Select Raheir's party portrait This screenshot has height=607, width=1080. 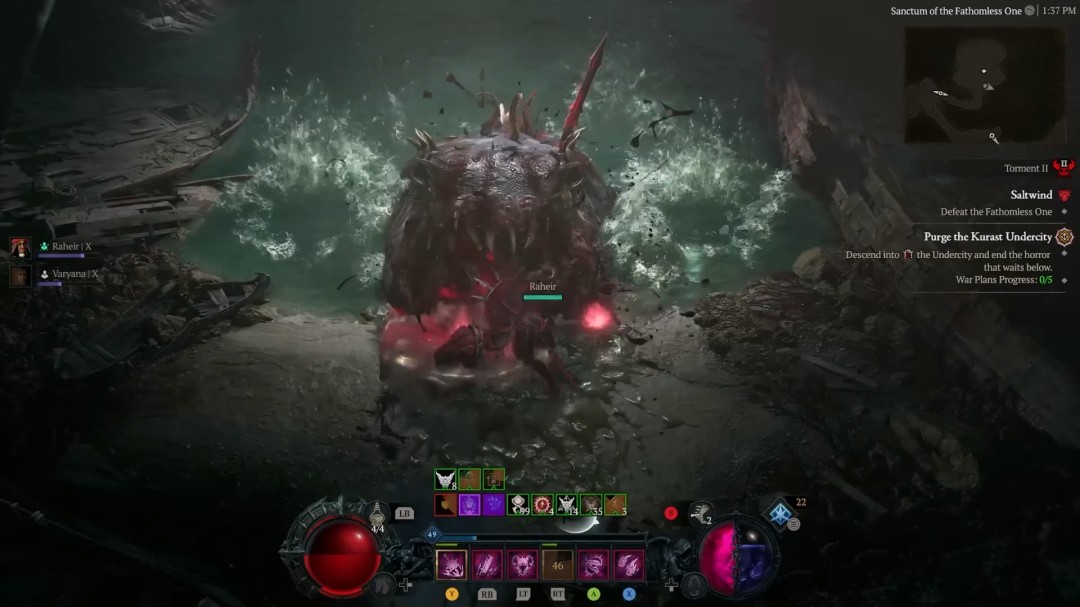[20, 247]
